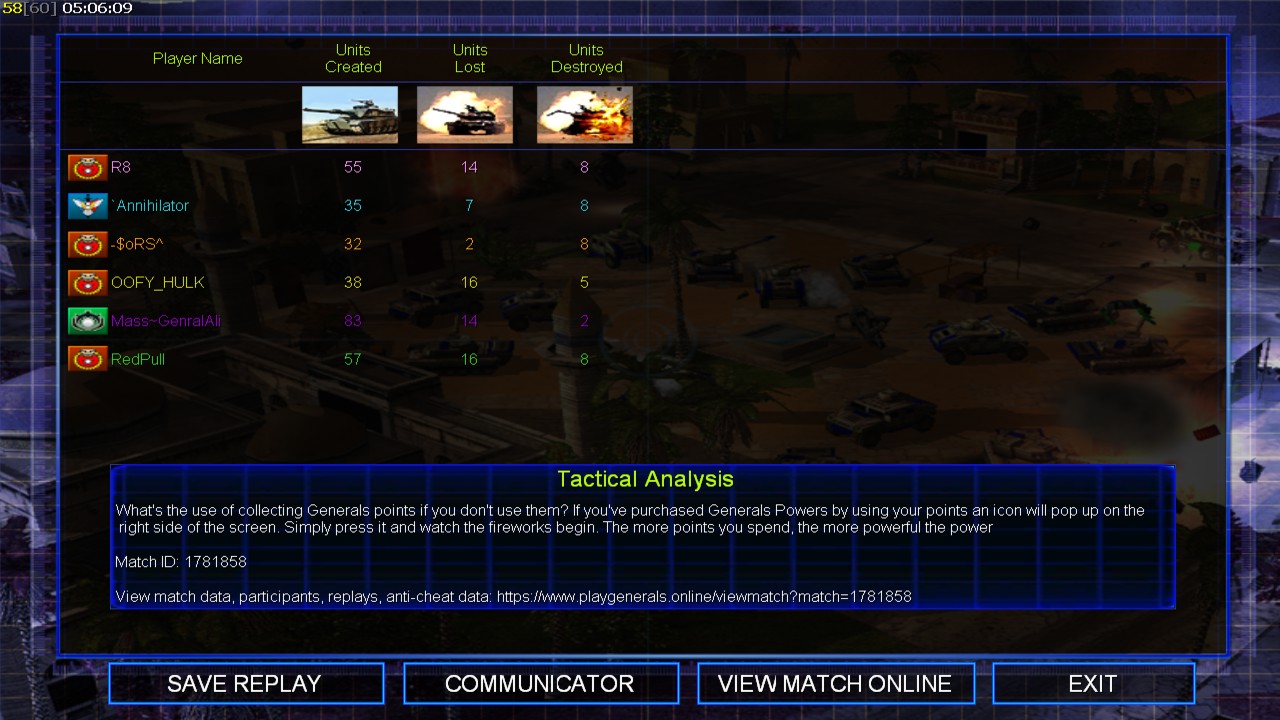
Task: Select the `Annihilator player row
Action: tap(151, 206)
